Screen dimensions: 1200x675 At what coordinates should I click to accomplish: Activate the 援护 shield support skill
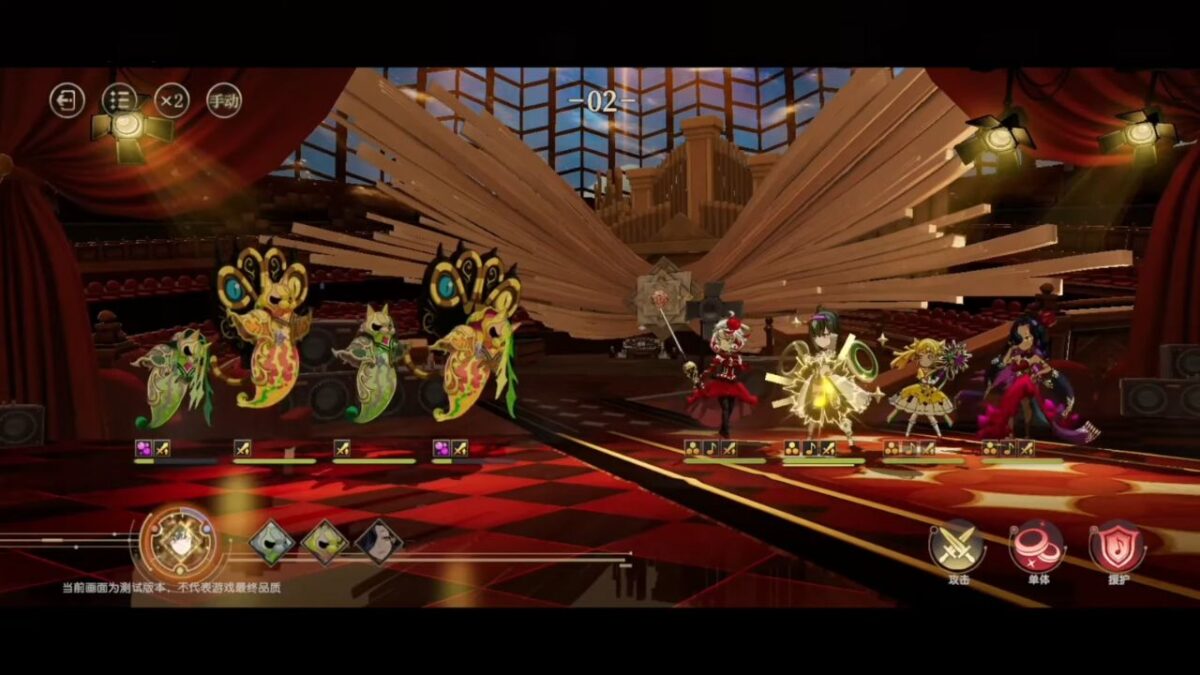1117,546
